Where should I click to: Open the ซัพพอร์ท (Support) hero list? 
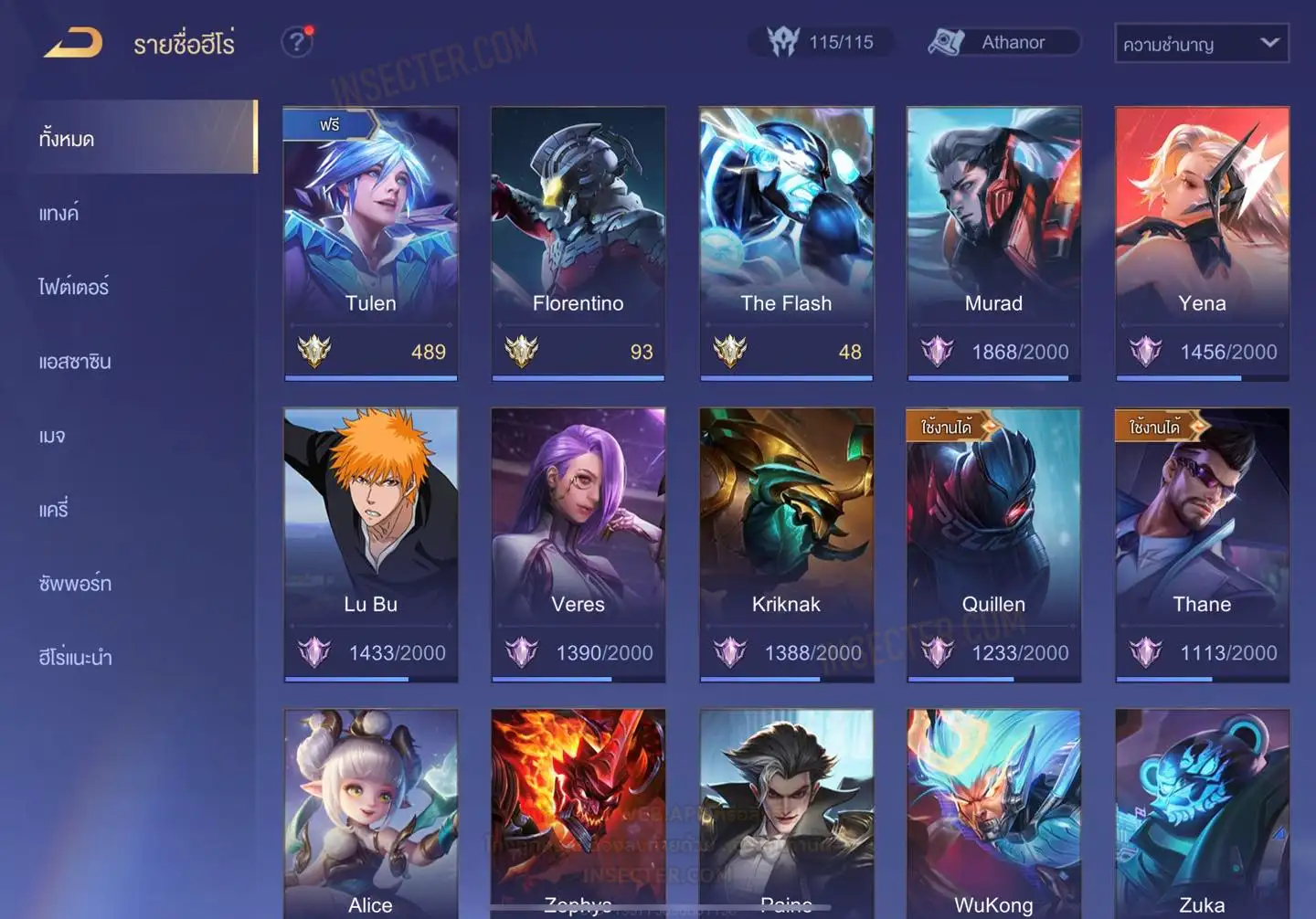pos(75,584)
